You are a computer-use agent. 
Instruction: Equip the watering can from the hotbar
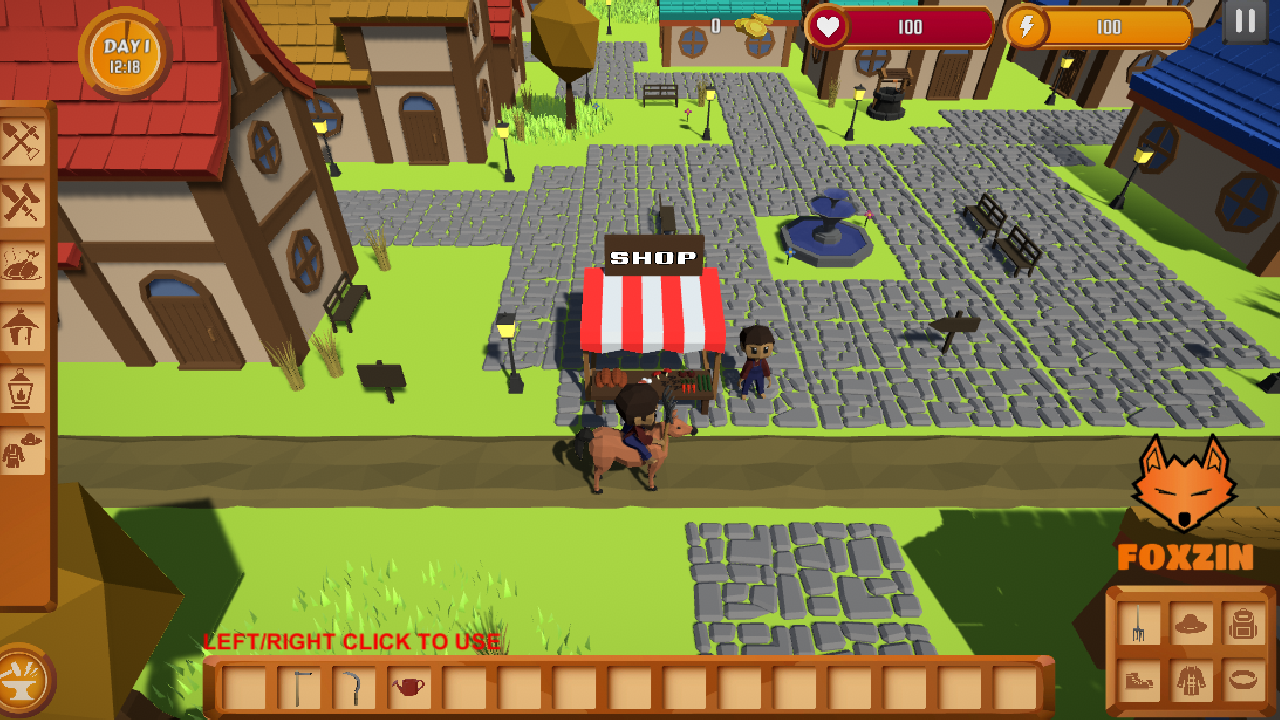(x=410, y=686)
